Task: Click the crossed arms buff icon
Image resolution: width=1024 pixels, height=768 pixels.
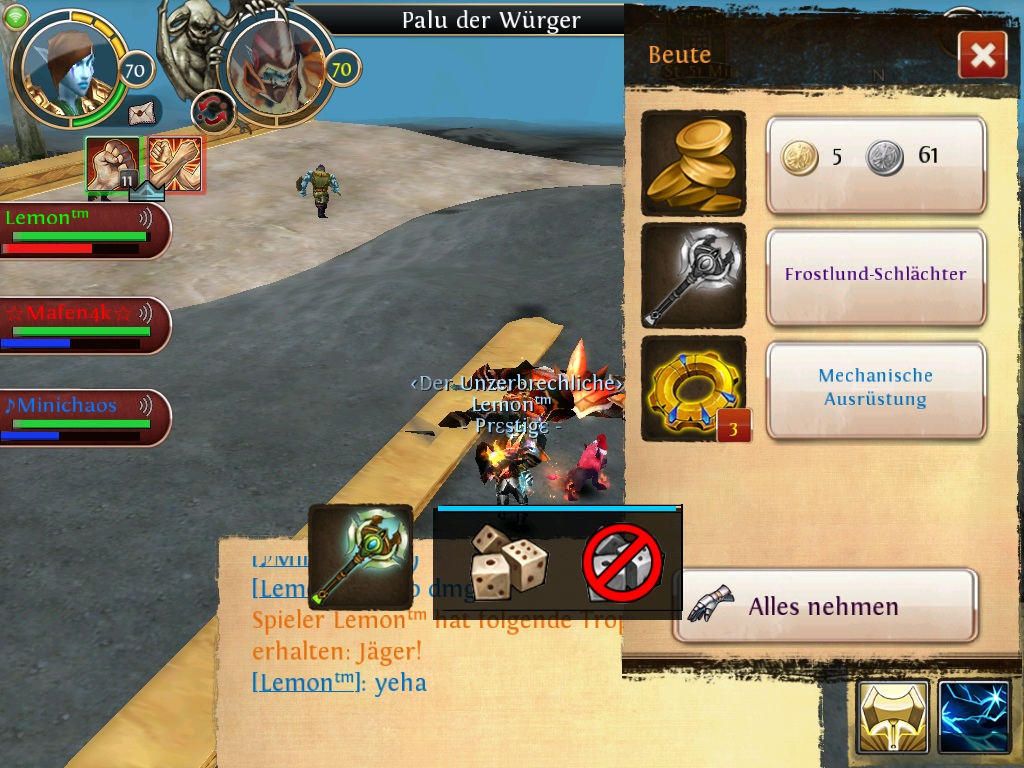Action: [176, 164]
